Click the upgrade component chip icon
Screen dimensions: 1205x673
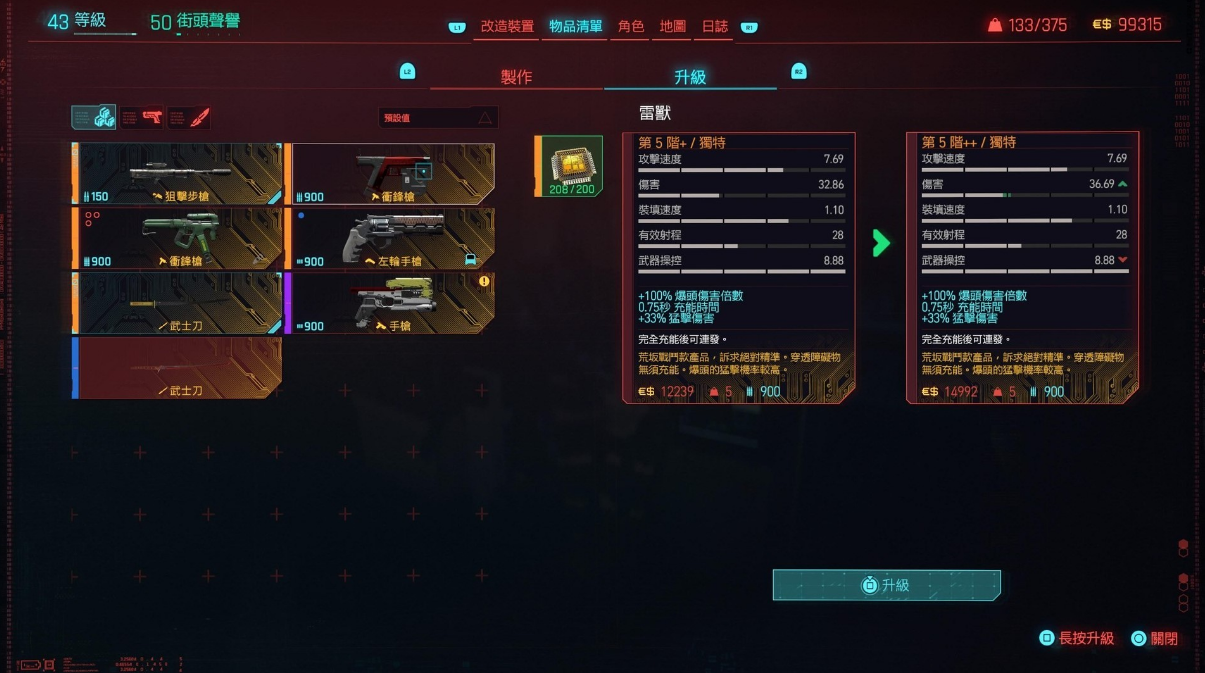[x=571, y=165]
